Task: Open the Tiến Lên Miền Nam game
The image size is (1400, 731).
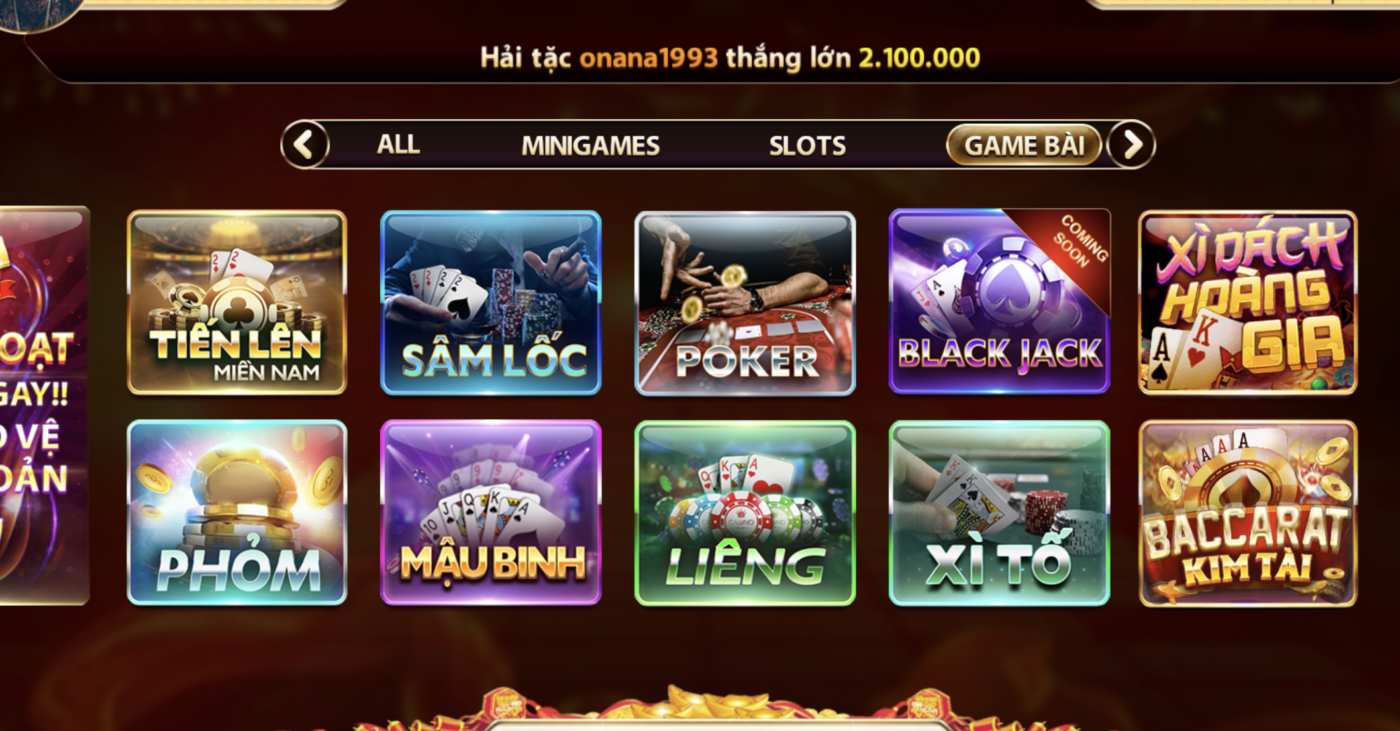Action: [236, 300]
